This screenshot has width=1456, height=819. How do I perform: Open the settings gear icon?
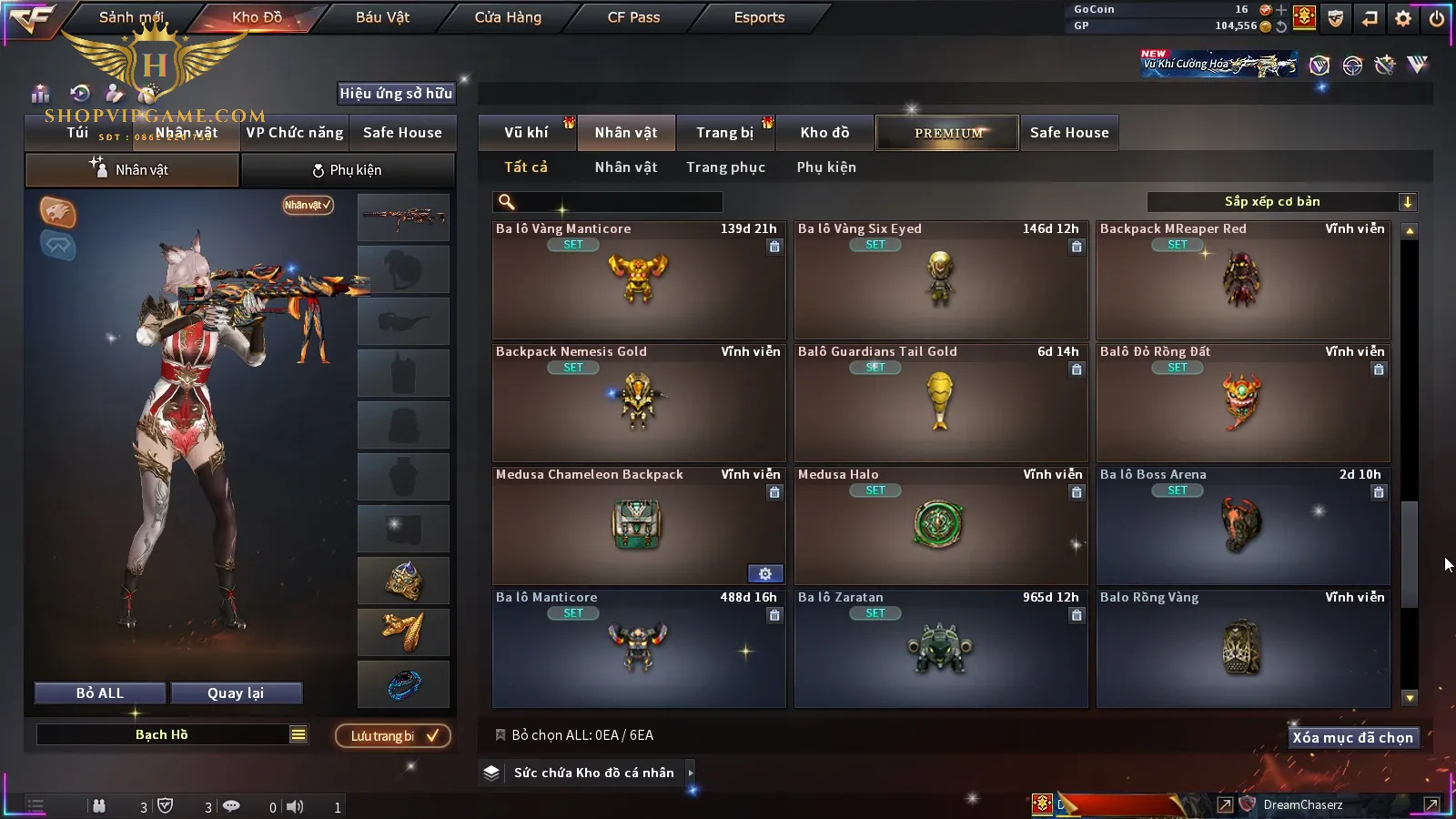coord(1403,18)
